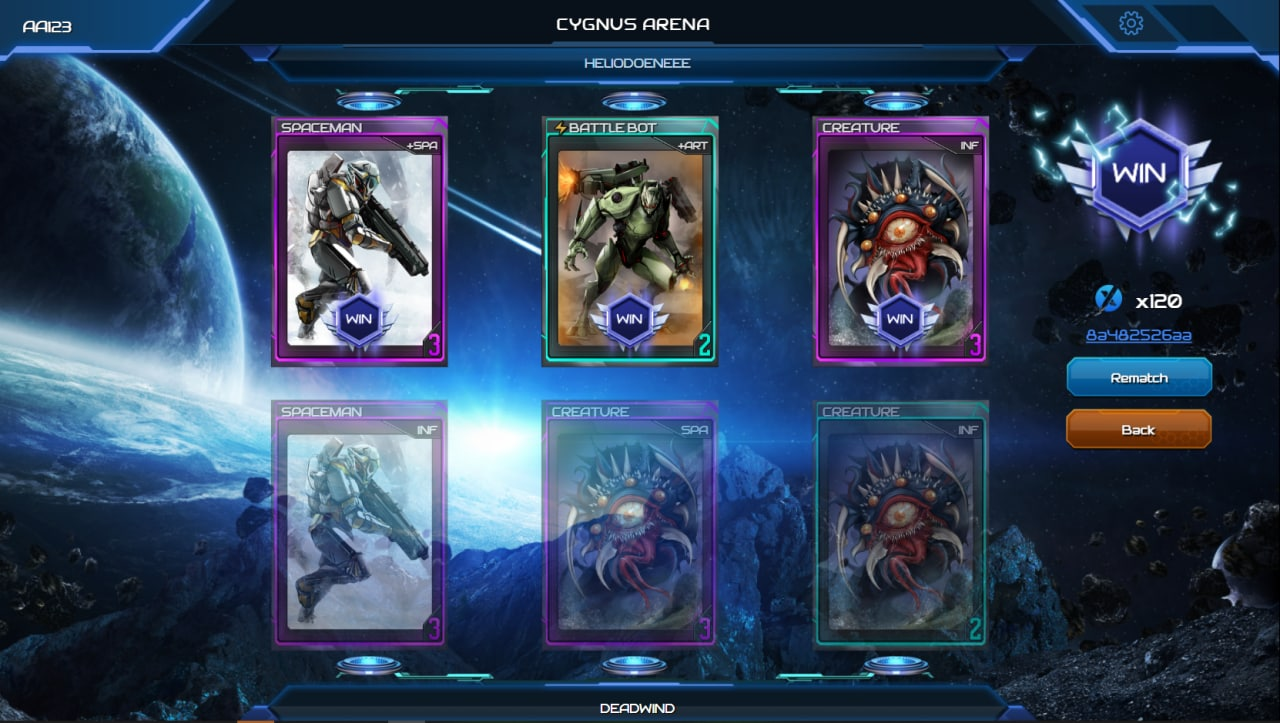Select the faded bottom-row Spaceman card
Image resolution: width=1280 pixels, height=723 pixels.
[360, 525]
